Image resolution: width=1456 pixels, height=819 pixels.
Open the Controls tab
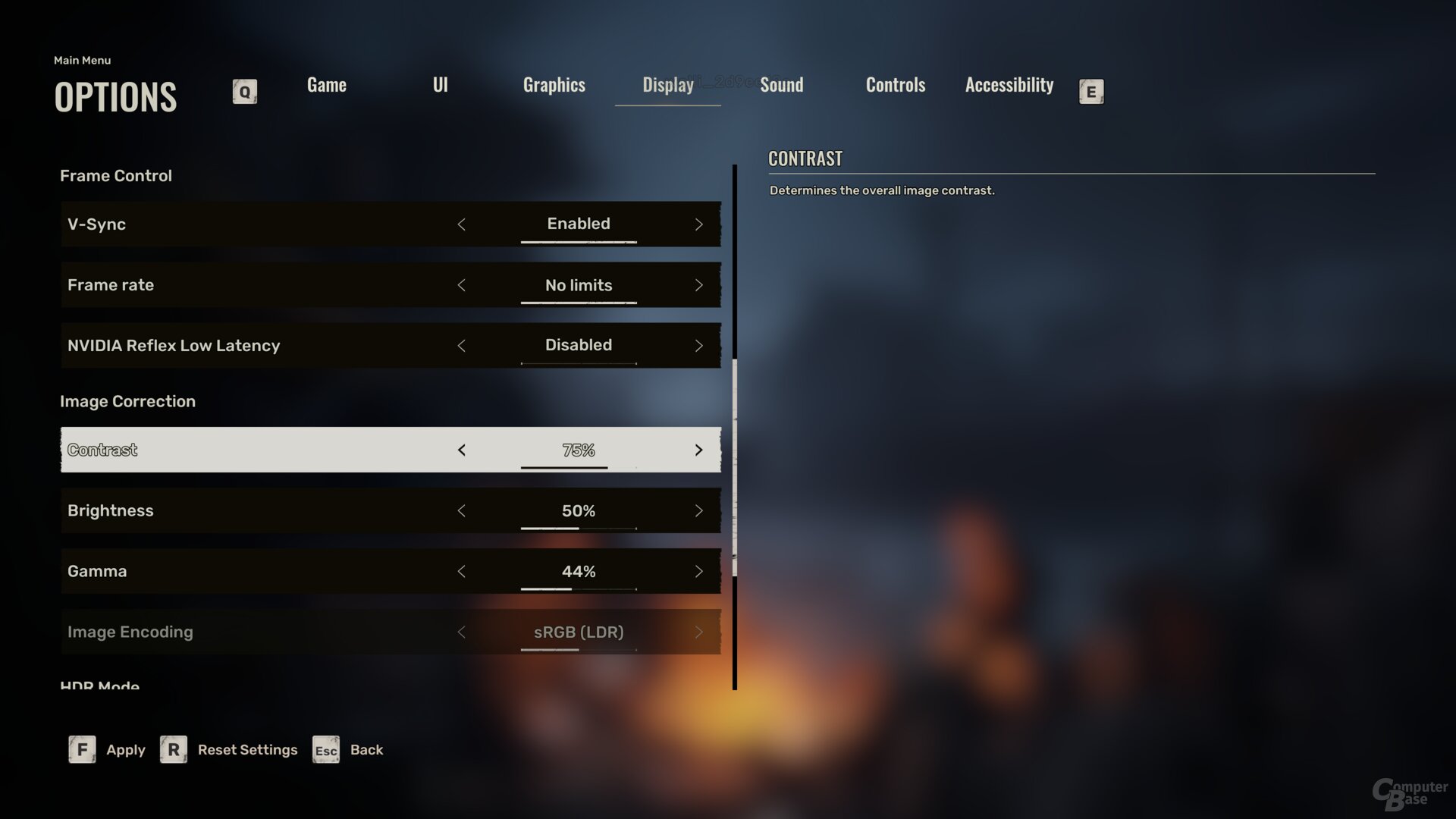pyautogui.click(x=895, y=85)
